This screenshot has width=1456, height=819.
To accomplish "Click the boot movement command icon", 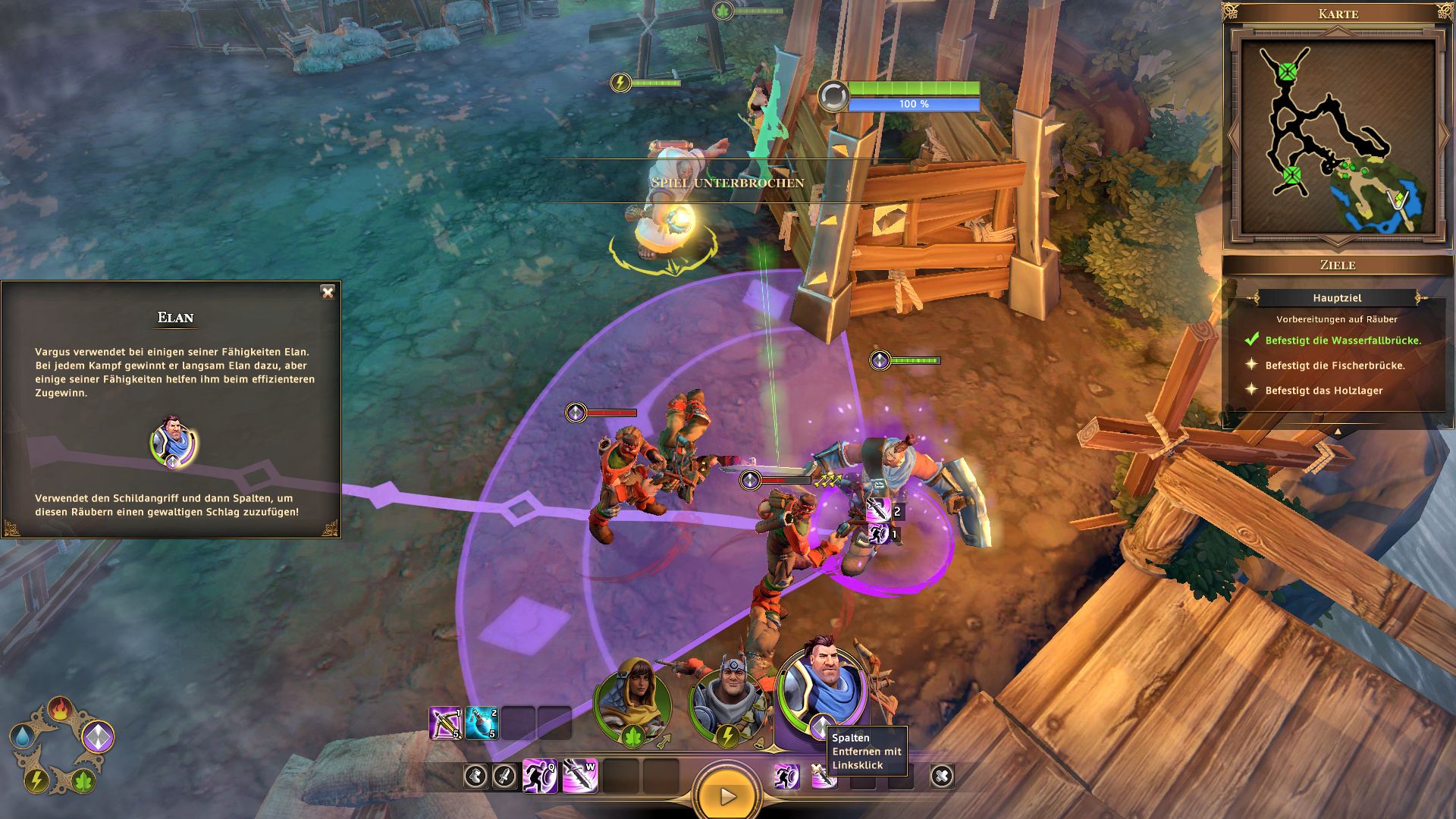I will (475, 776).
